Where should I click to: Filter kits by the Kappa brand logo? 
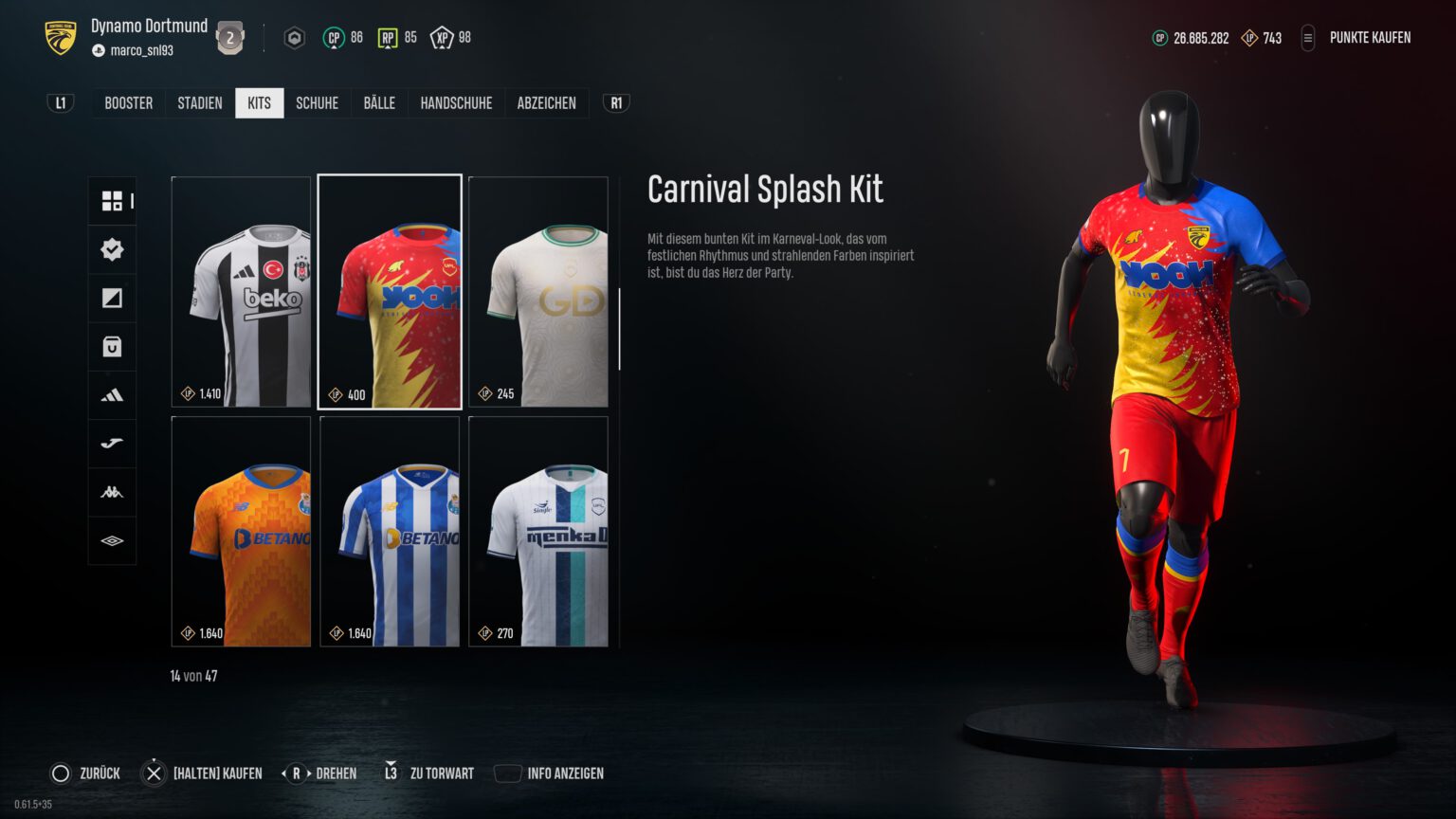112,491
